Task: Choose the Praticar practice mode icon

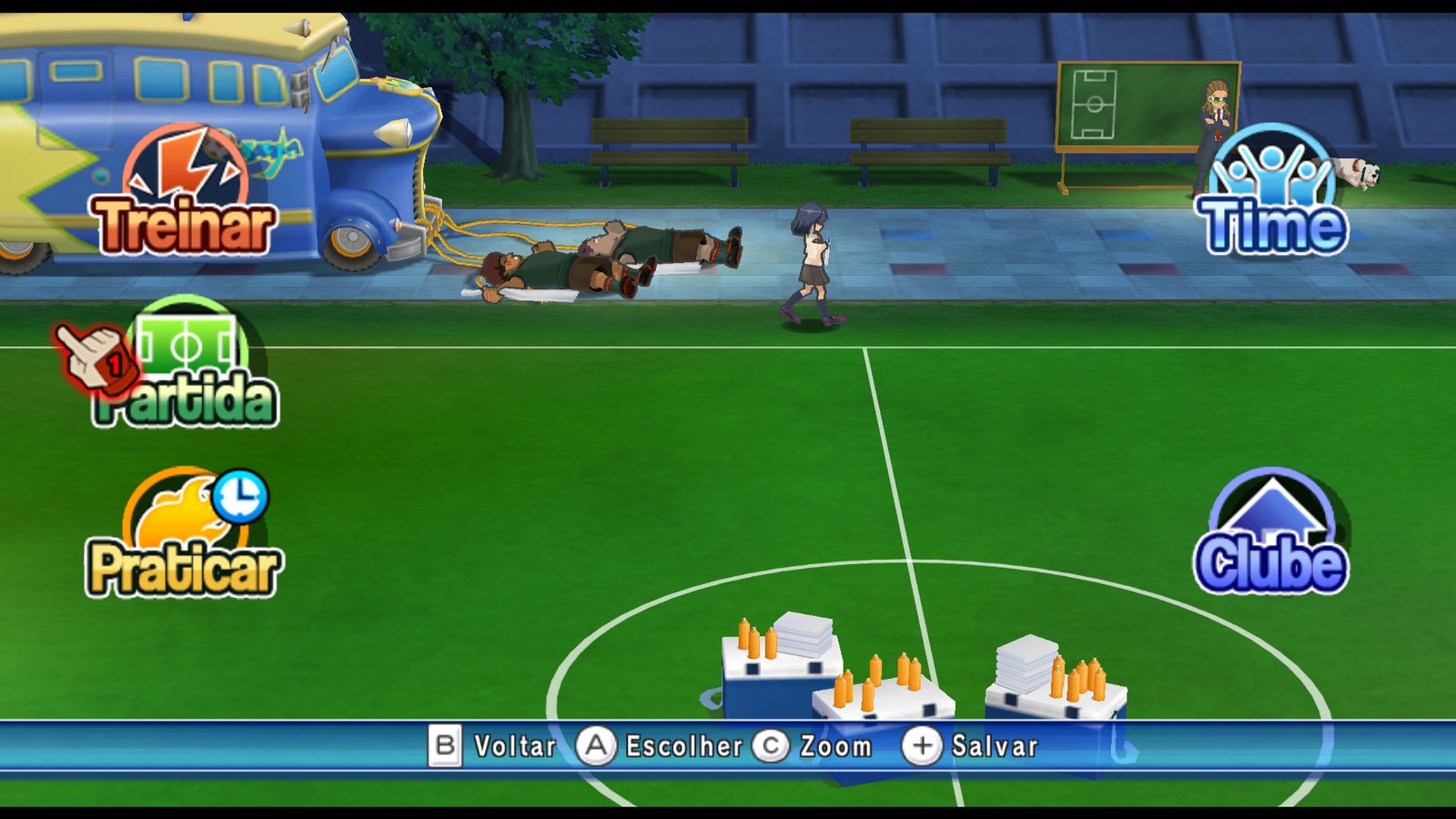Action: tap(177, 528)
